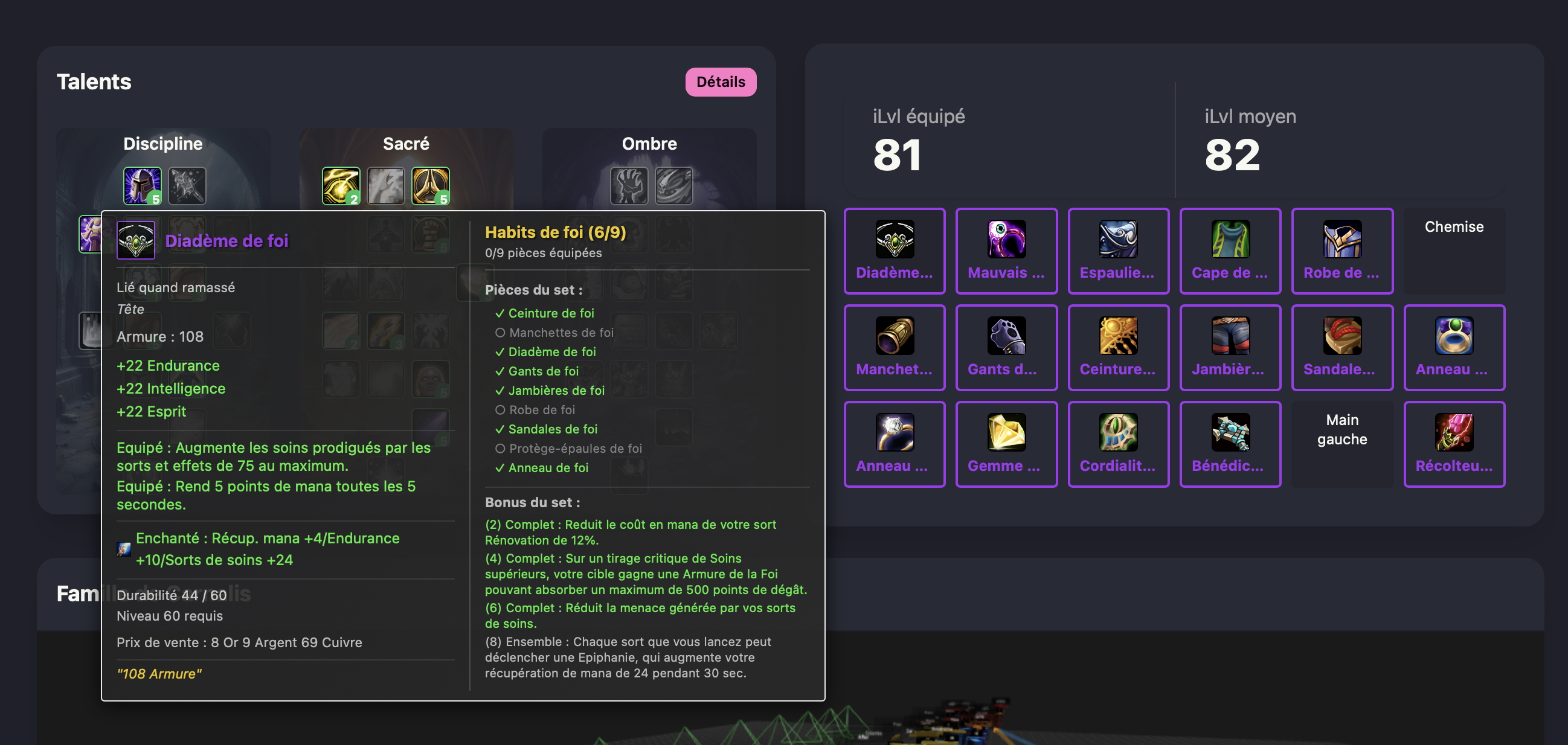The height and width of the screenshot is (745, 1568).
Task: Select the diamond Anneau ring slot
Action: (893, 444)
